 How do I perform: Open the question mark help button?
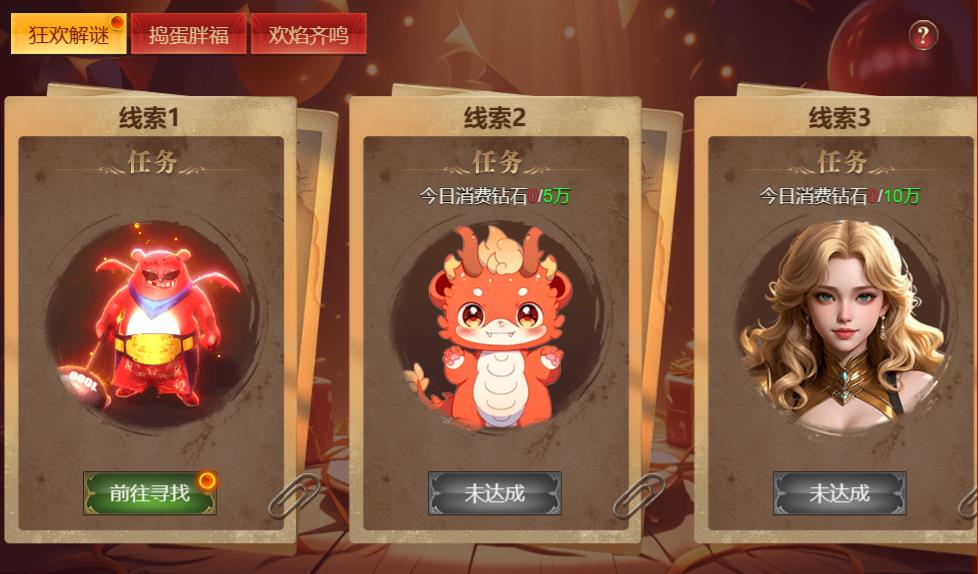point(923,36)
